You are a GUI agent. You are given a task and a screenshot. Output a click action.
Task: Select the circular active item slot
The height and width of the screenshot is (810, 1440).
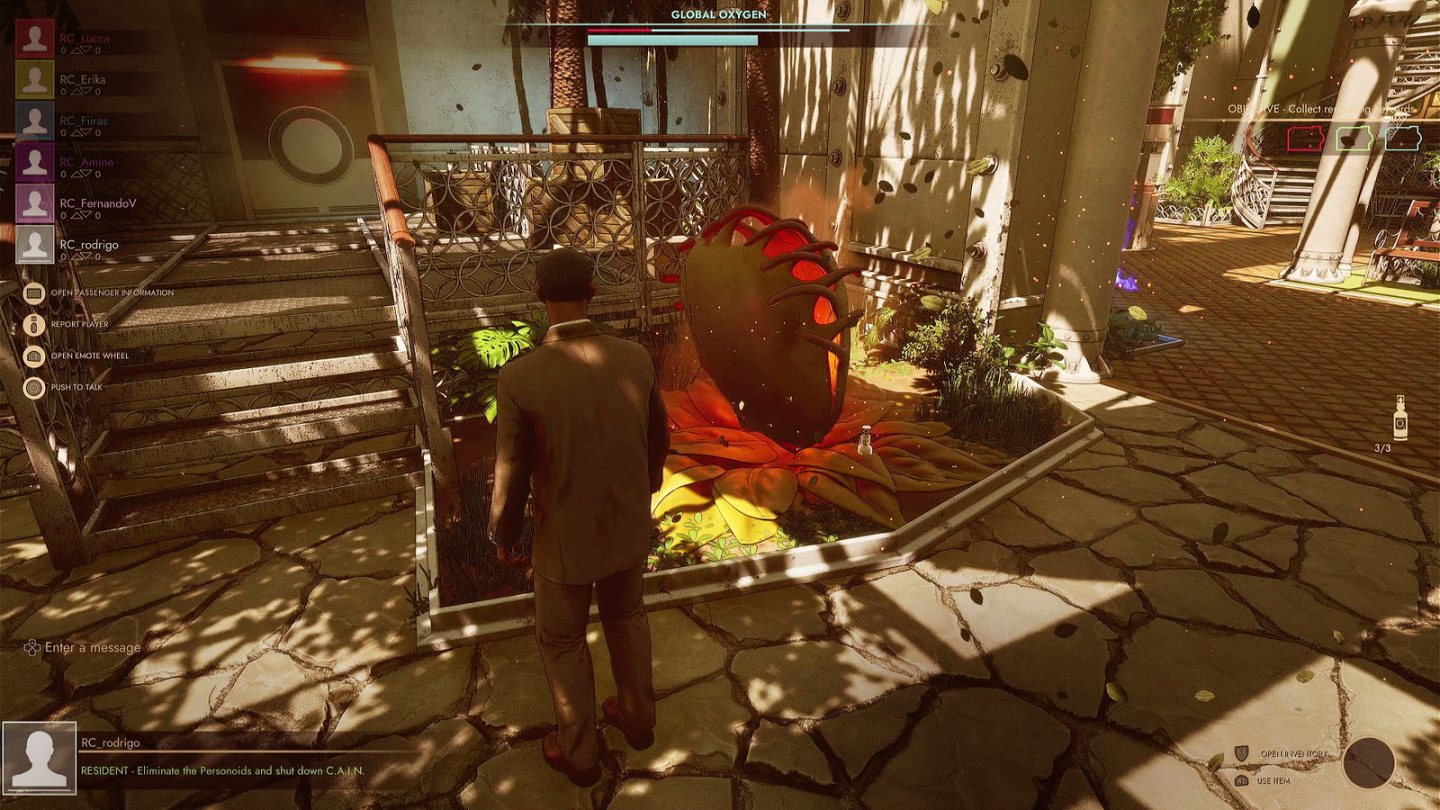coord(1368,762)
